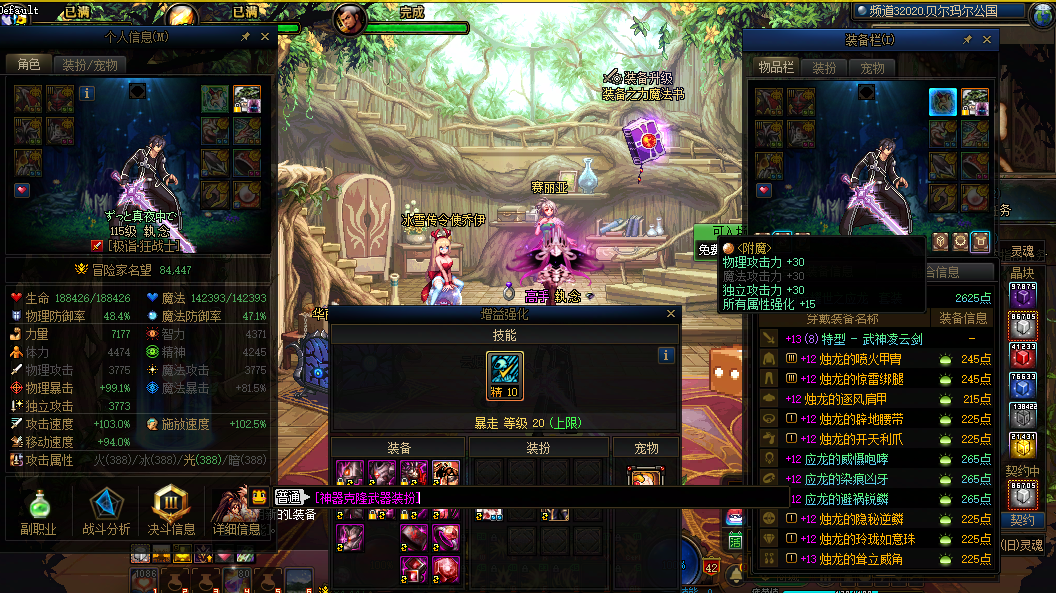Click the 暴走 skill icon
The height and width of the screenshot is (593, 1056).
point(505,375)
